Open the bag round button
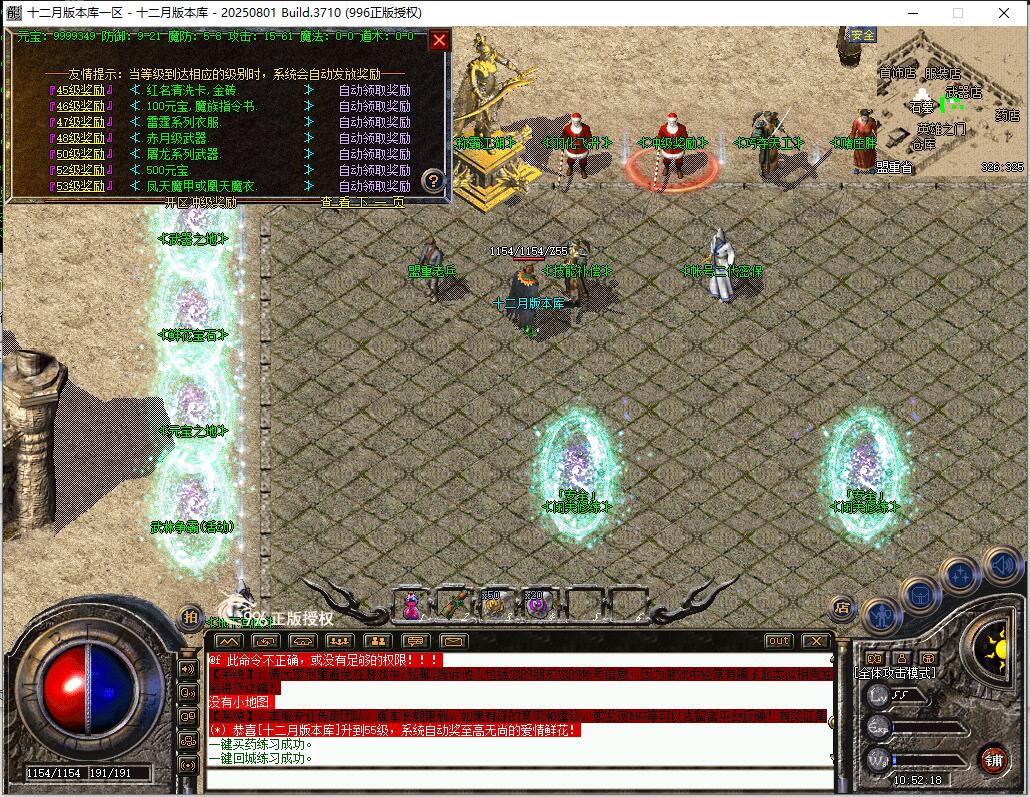Screen dimensions: 1030x797 click(x=919, y=596)
